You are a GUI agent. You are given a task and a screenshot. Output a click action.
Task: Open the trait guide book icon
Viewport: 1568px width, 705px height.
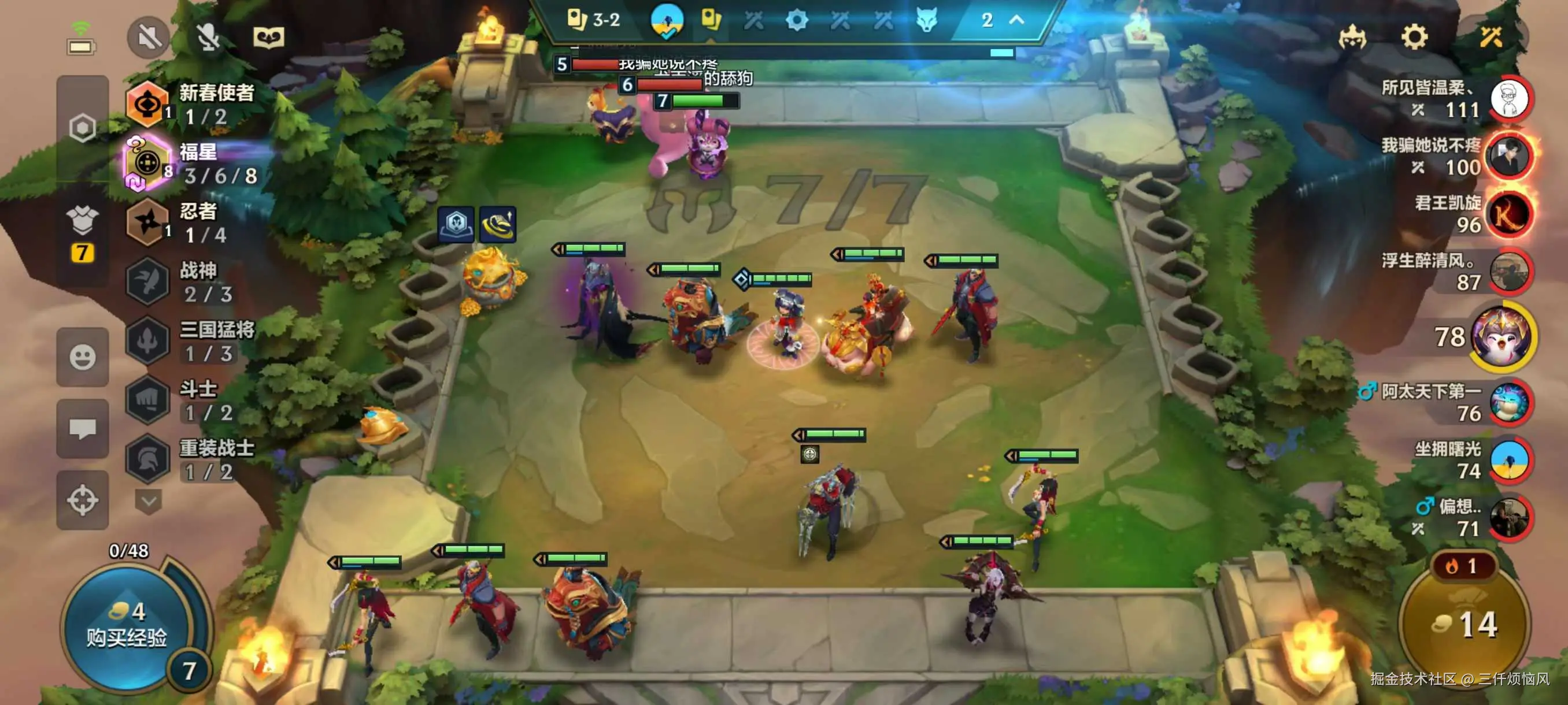pos(268,38)
